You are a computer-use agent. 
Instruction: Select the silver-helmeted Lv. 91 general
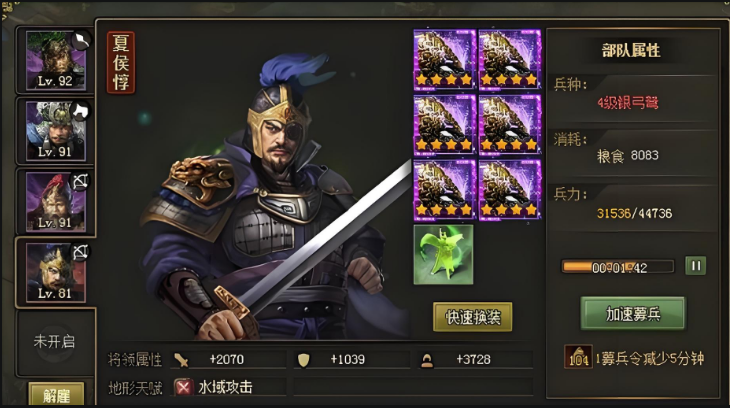point(55,130)
